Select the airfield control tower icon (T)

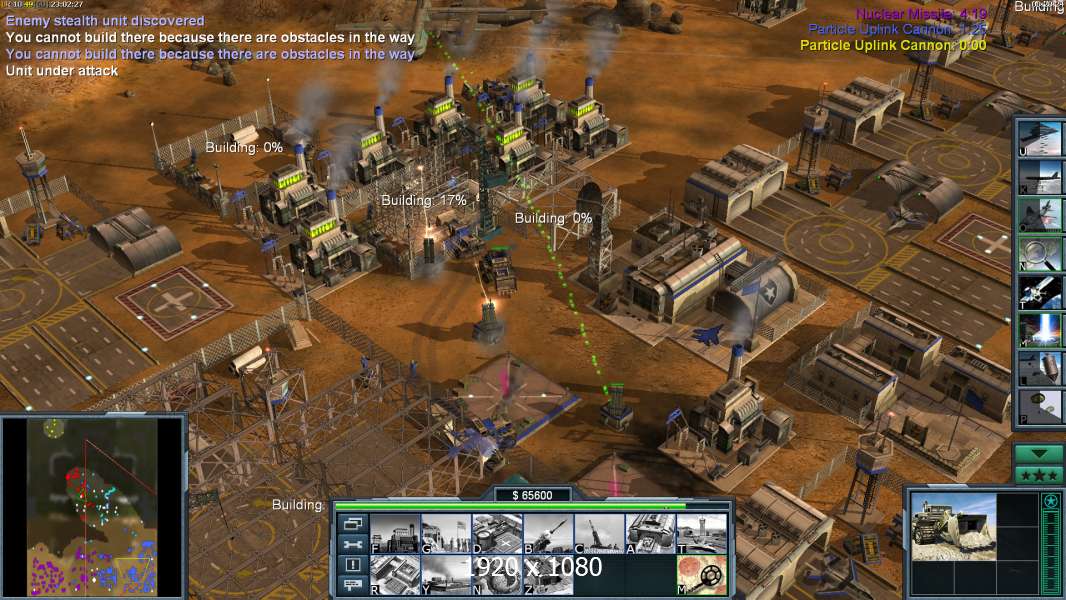701,534
